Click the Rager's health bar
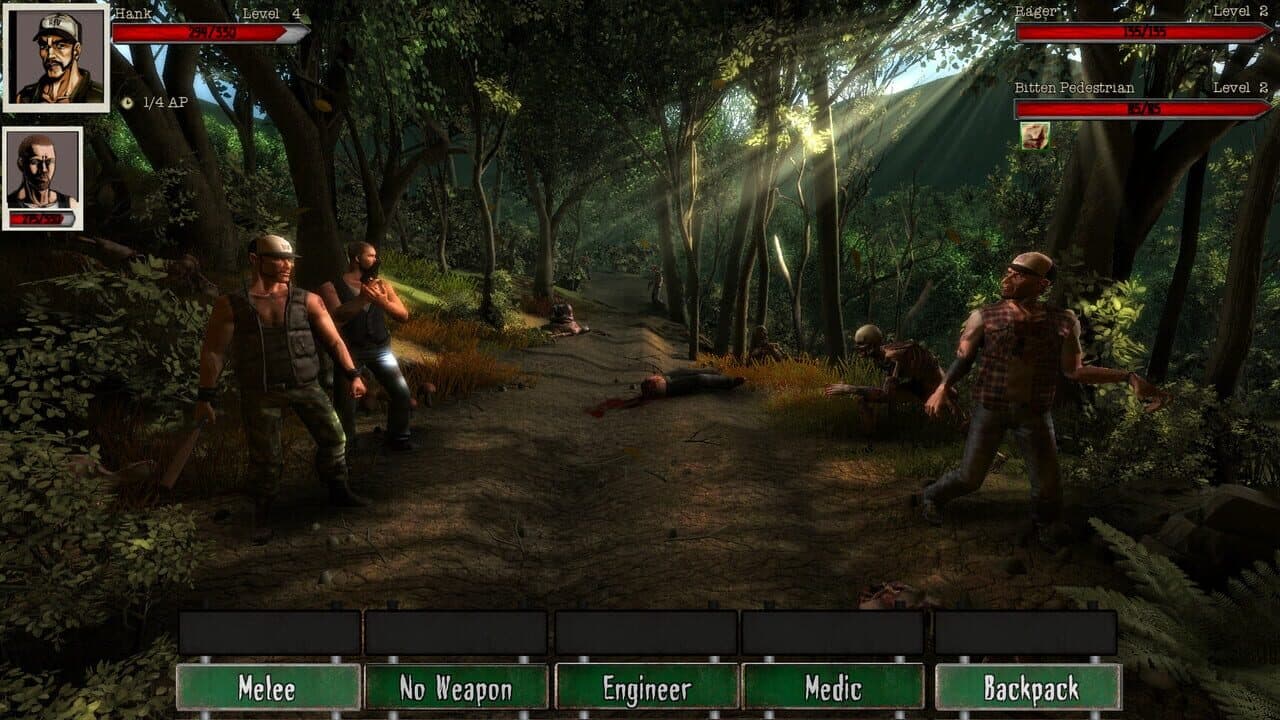This screenshot has width=1280, height=720. [1140, 31]
